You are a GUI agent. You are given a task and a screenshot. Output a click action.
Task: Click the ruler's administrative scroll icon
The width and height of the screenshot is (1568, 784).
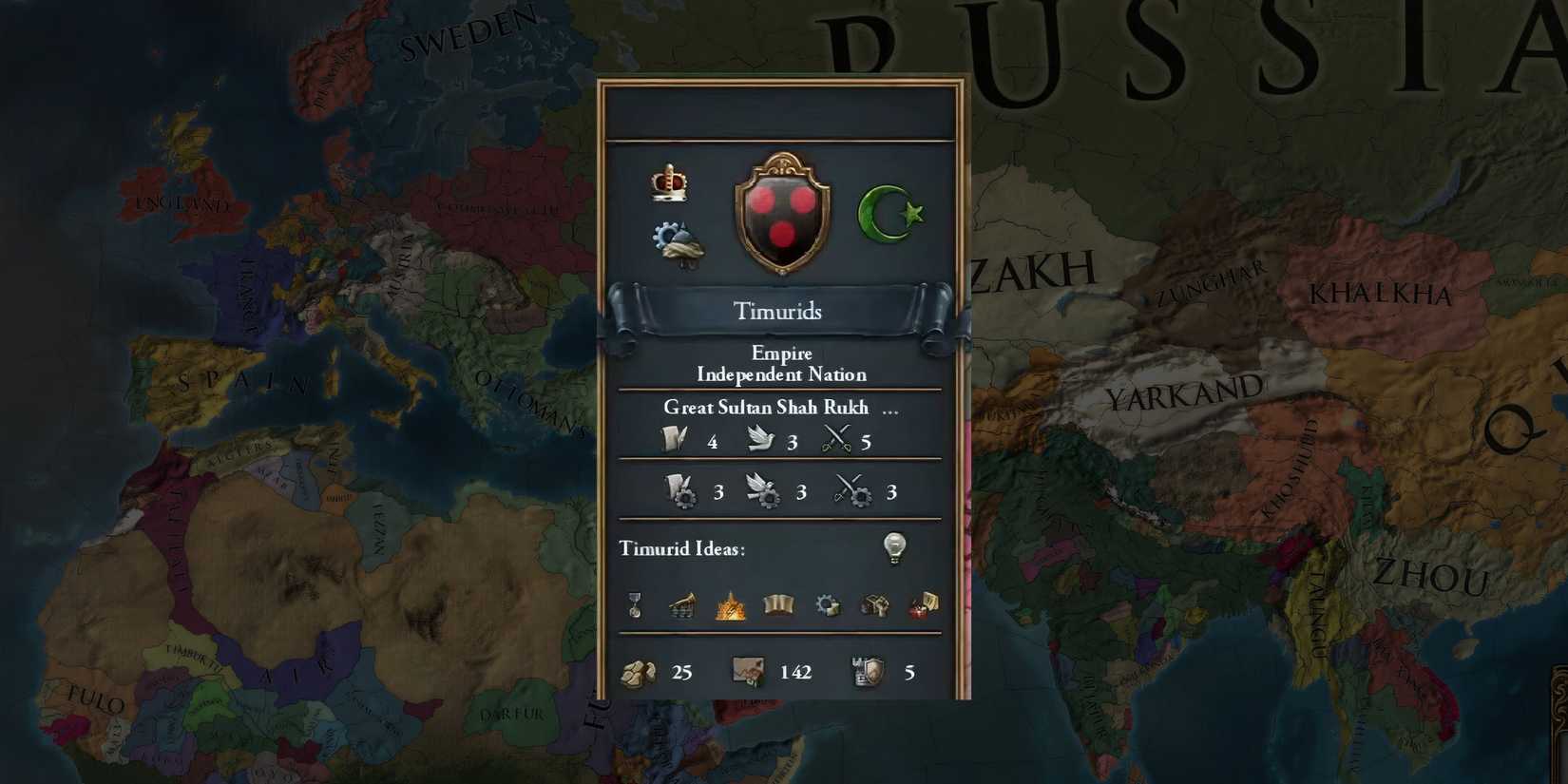tap(677, 439)
